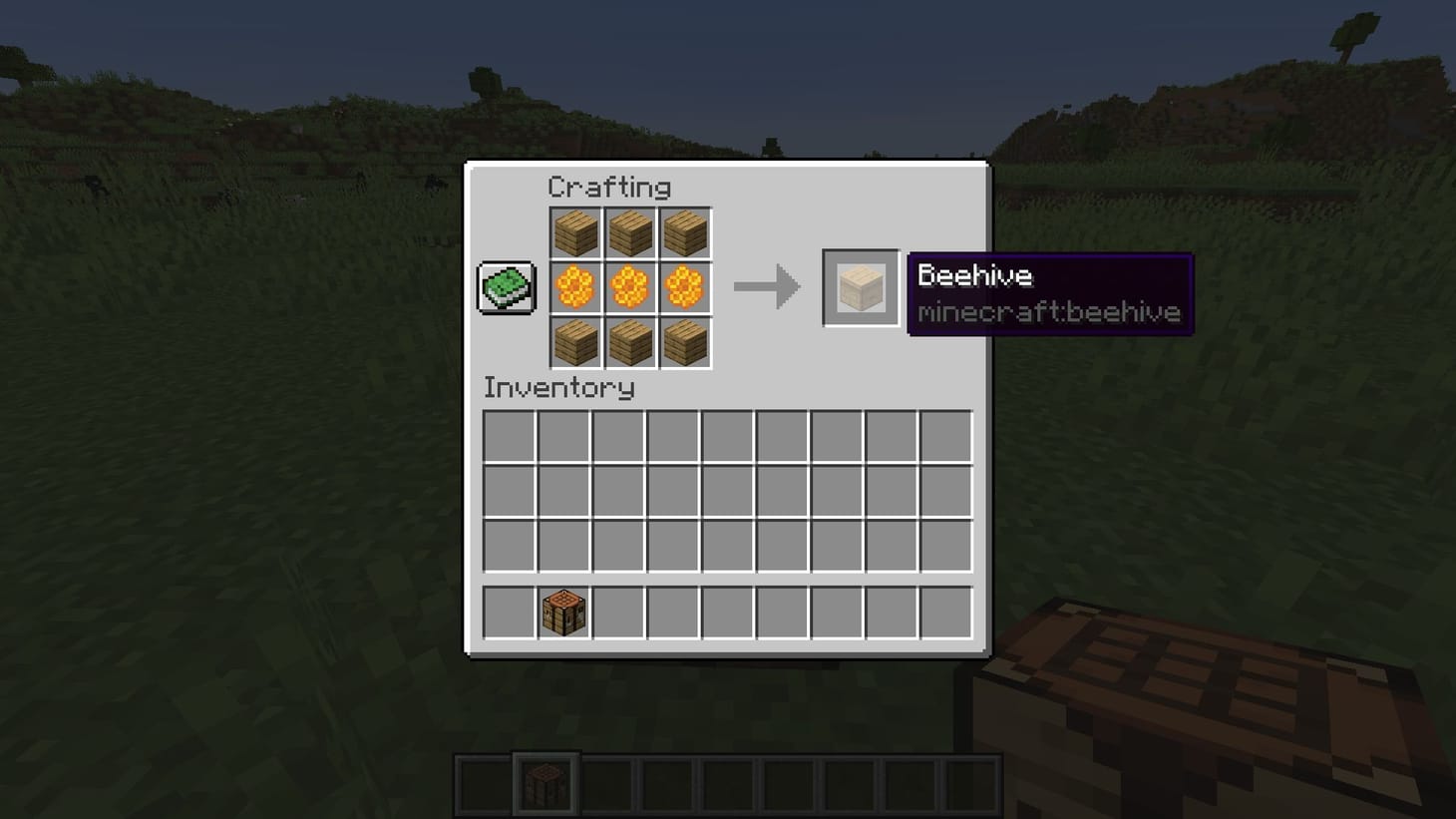
Task: Click the arrow between grid and output
Action: [768, 287]
